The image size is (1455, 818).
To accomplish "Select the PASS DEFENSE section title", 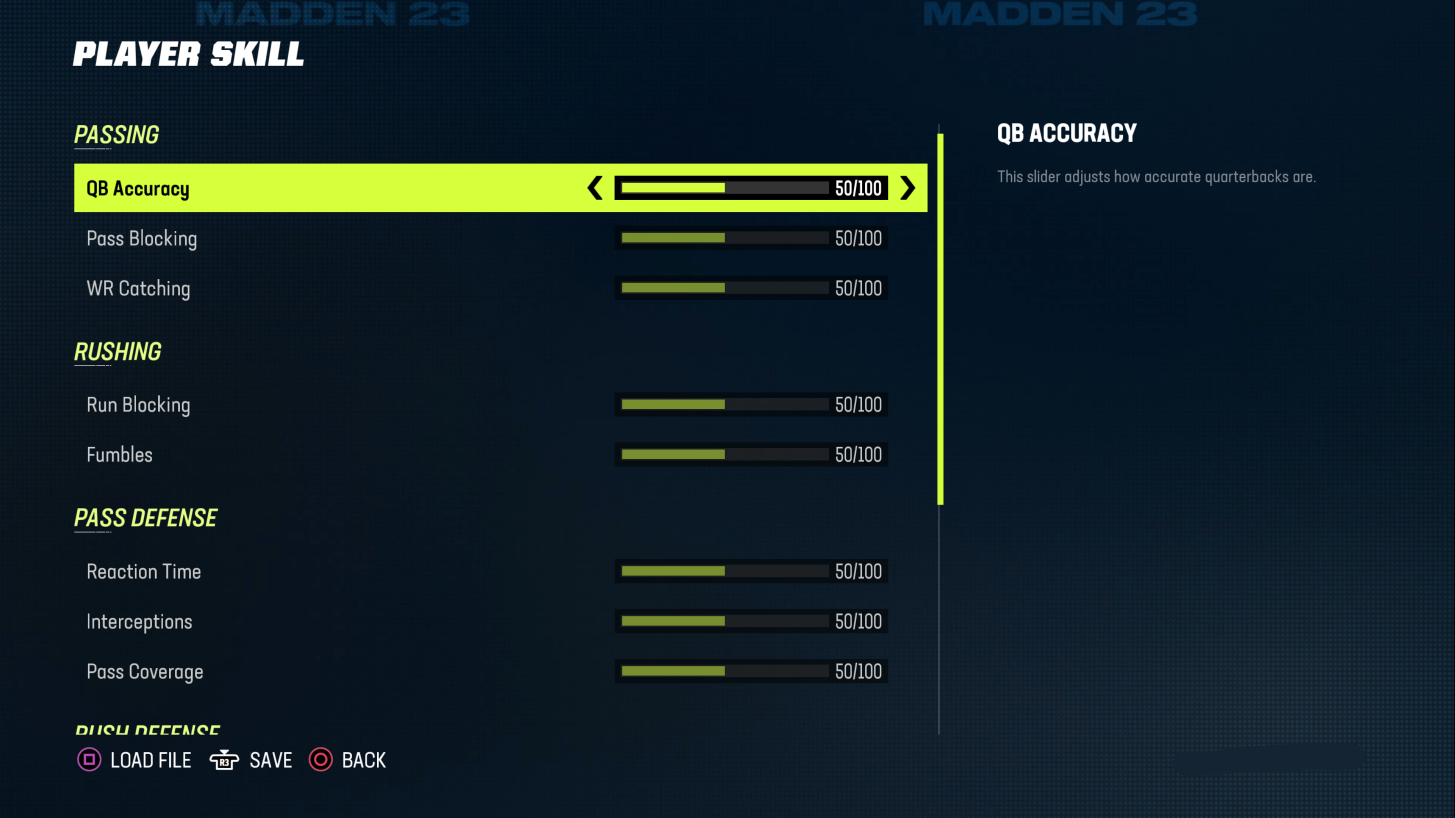I will [145, 518].
